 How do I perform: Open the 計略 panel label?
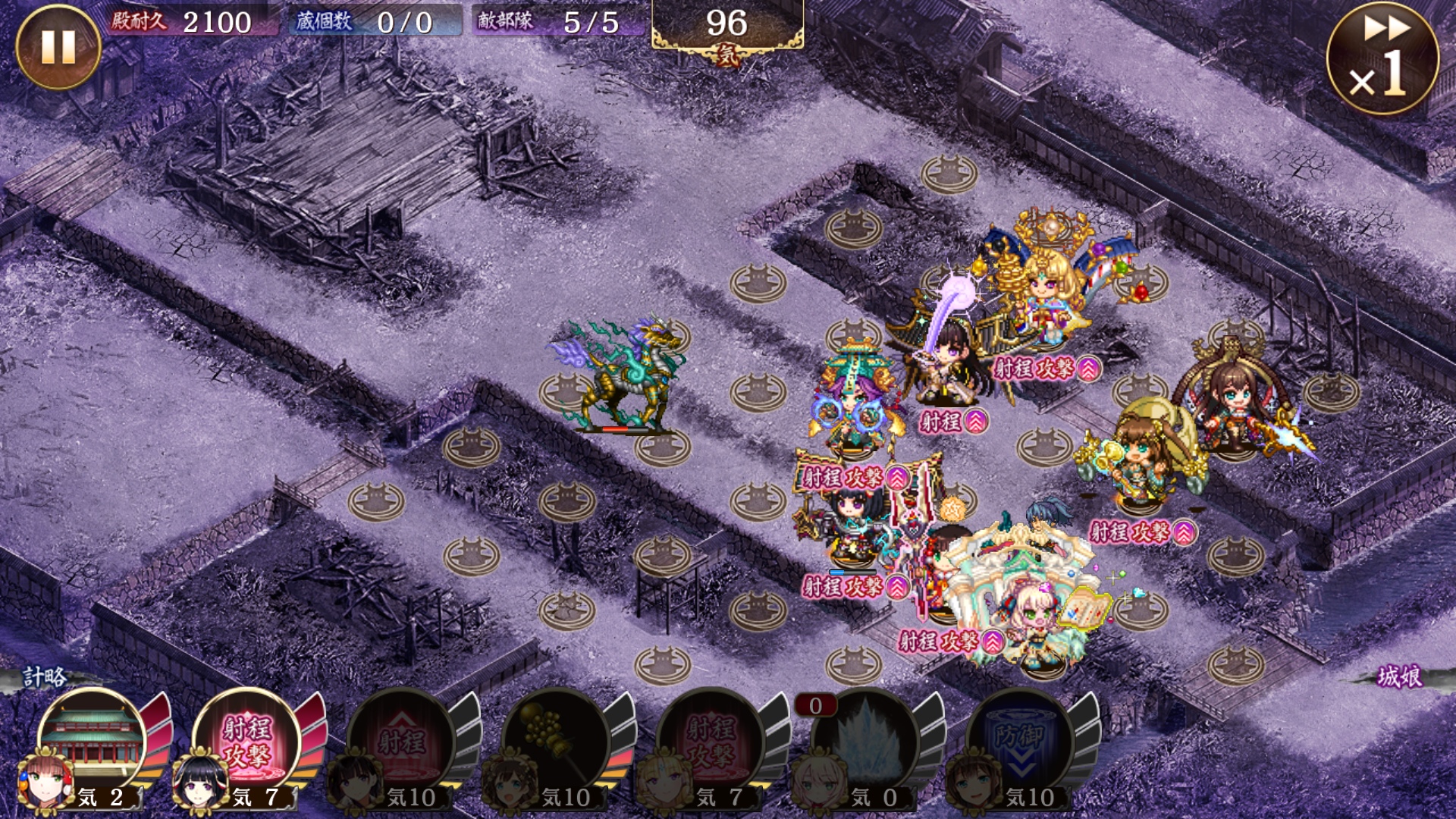(45, 676)
